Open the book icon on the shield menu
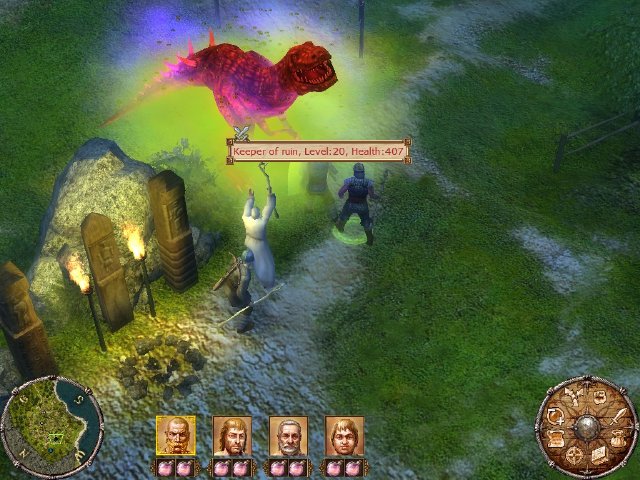640x480 pixels. tap(600, 455)
